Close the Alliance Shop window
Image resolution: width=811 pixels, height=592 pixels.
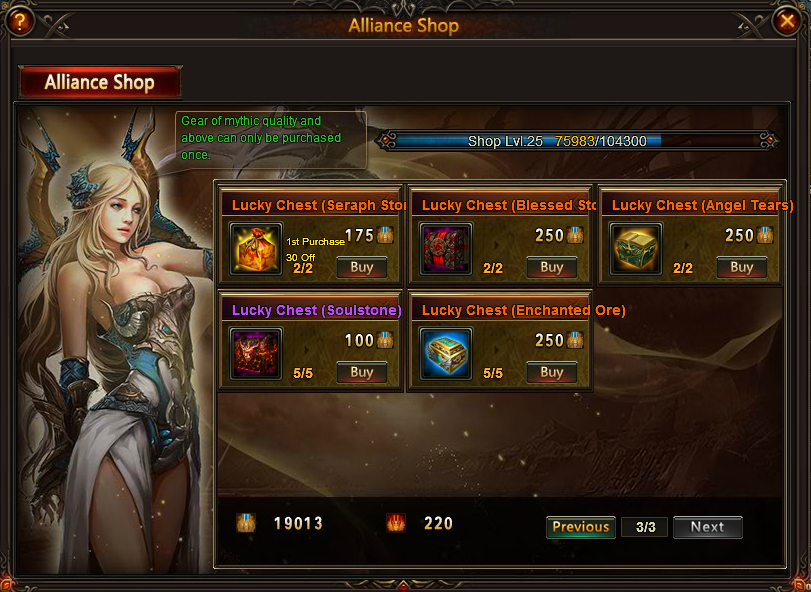(x=788, y=19)
